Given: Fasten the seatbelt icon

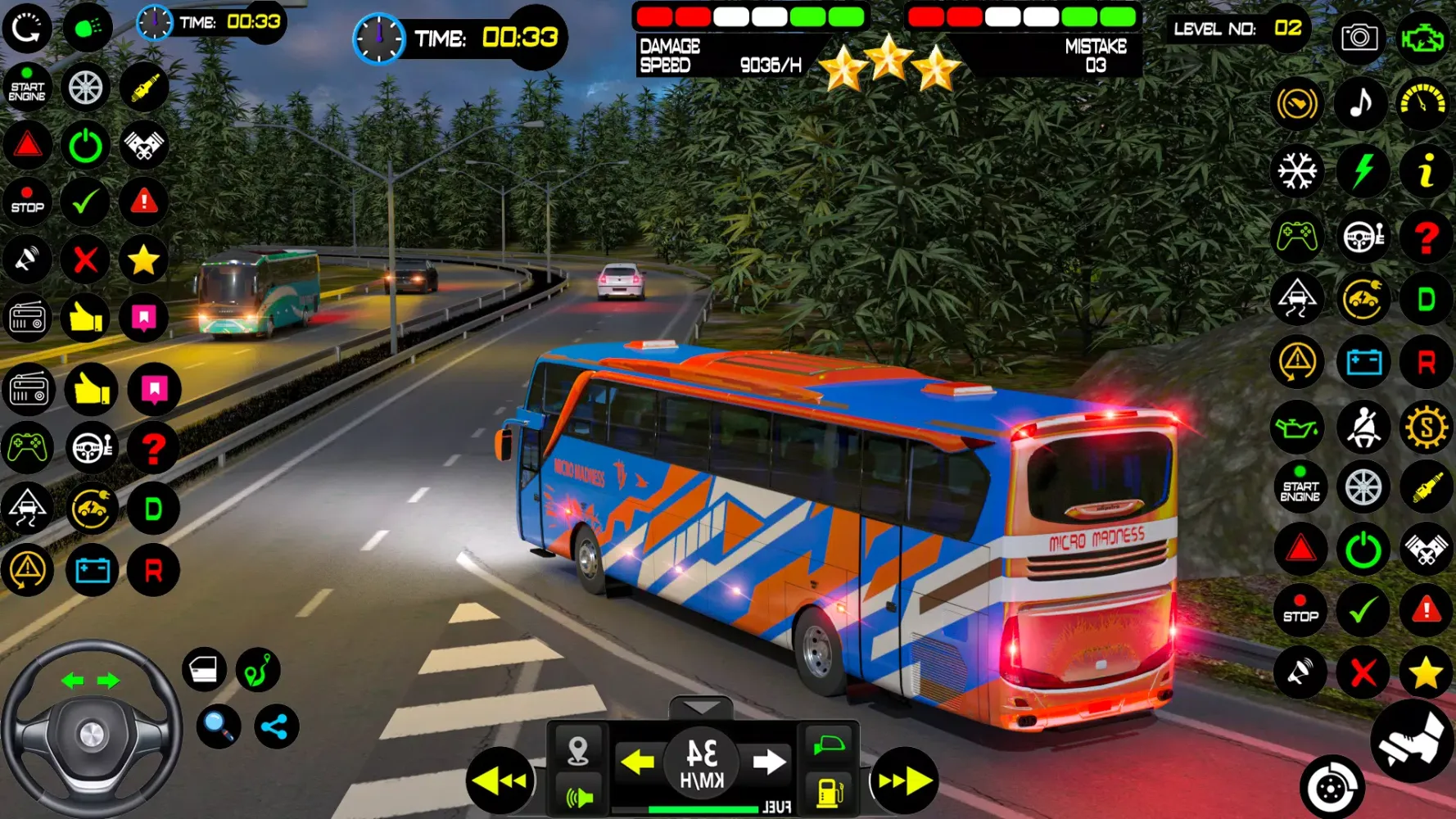Looking at the screenshot, I should (x=1363, y=427).
